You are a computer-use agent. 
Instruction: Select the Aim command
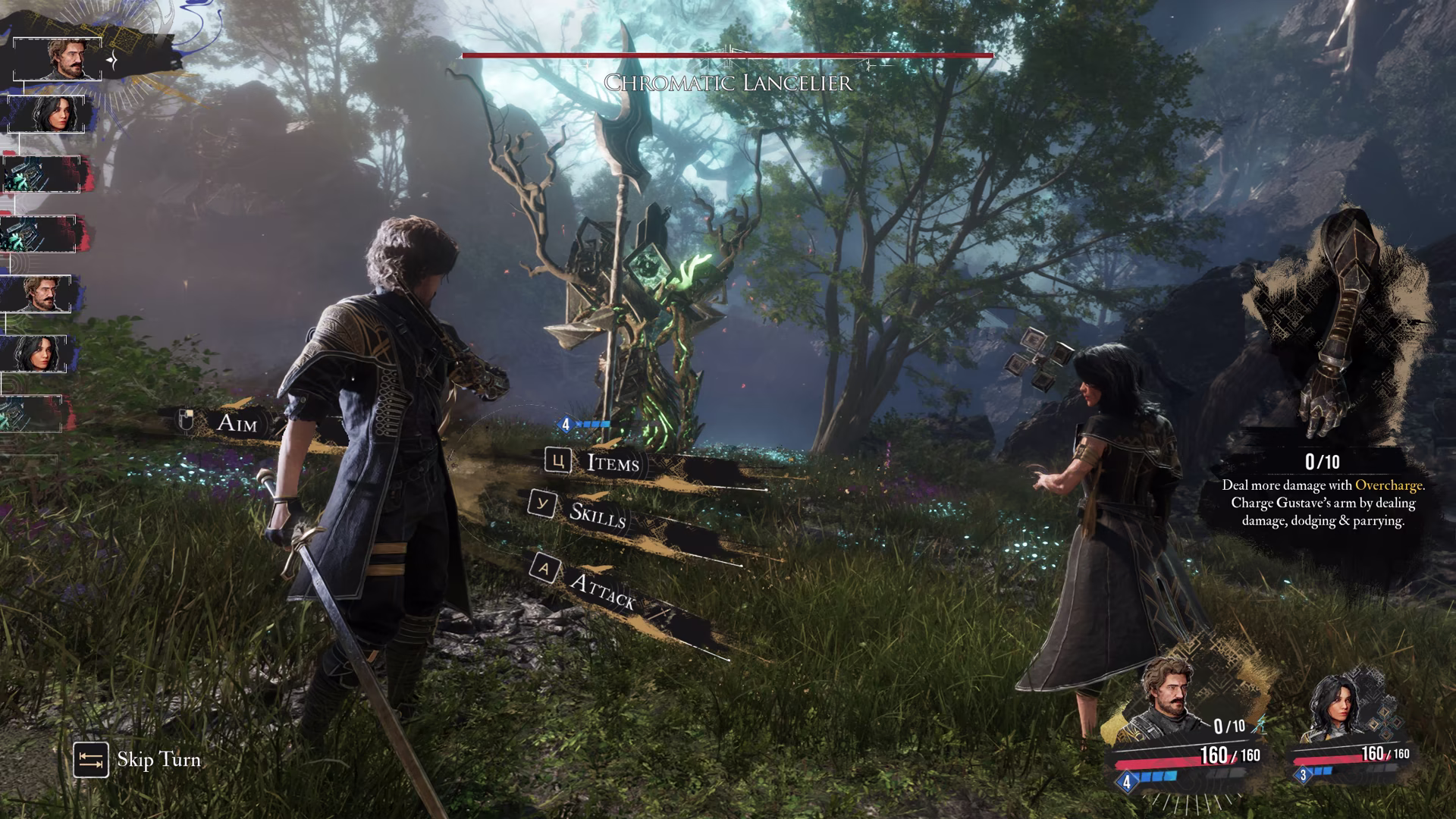tap(237, 422)
